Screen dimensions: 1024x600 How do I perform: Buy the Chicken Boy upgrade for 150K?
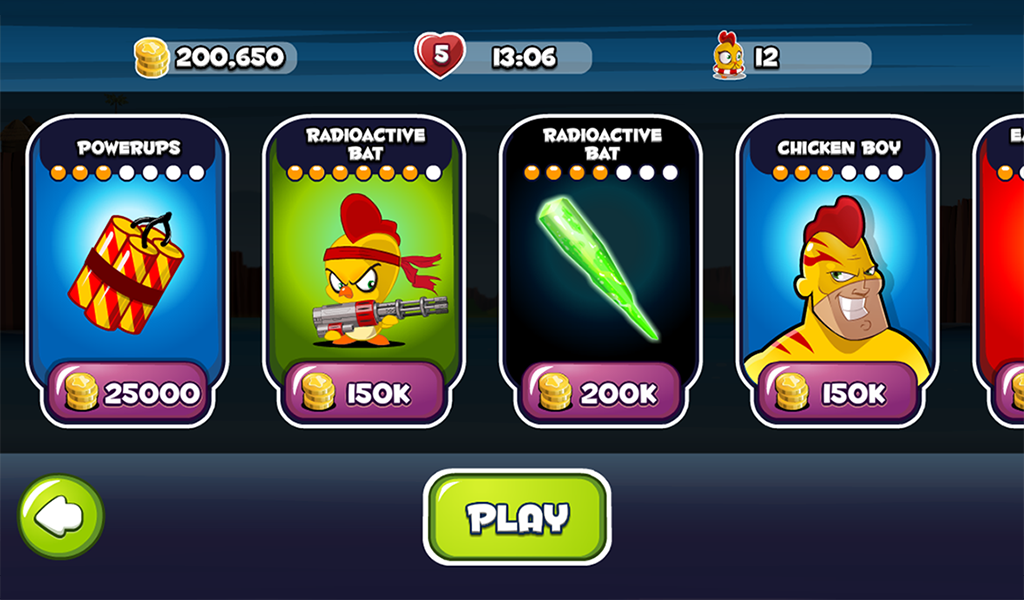(837, 393)
